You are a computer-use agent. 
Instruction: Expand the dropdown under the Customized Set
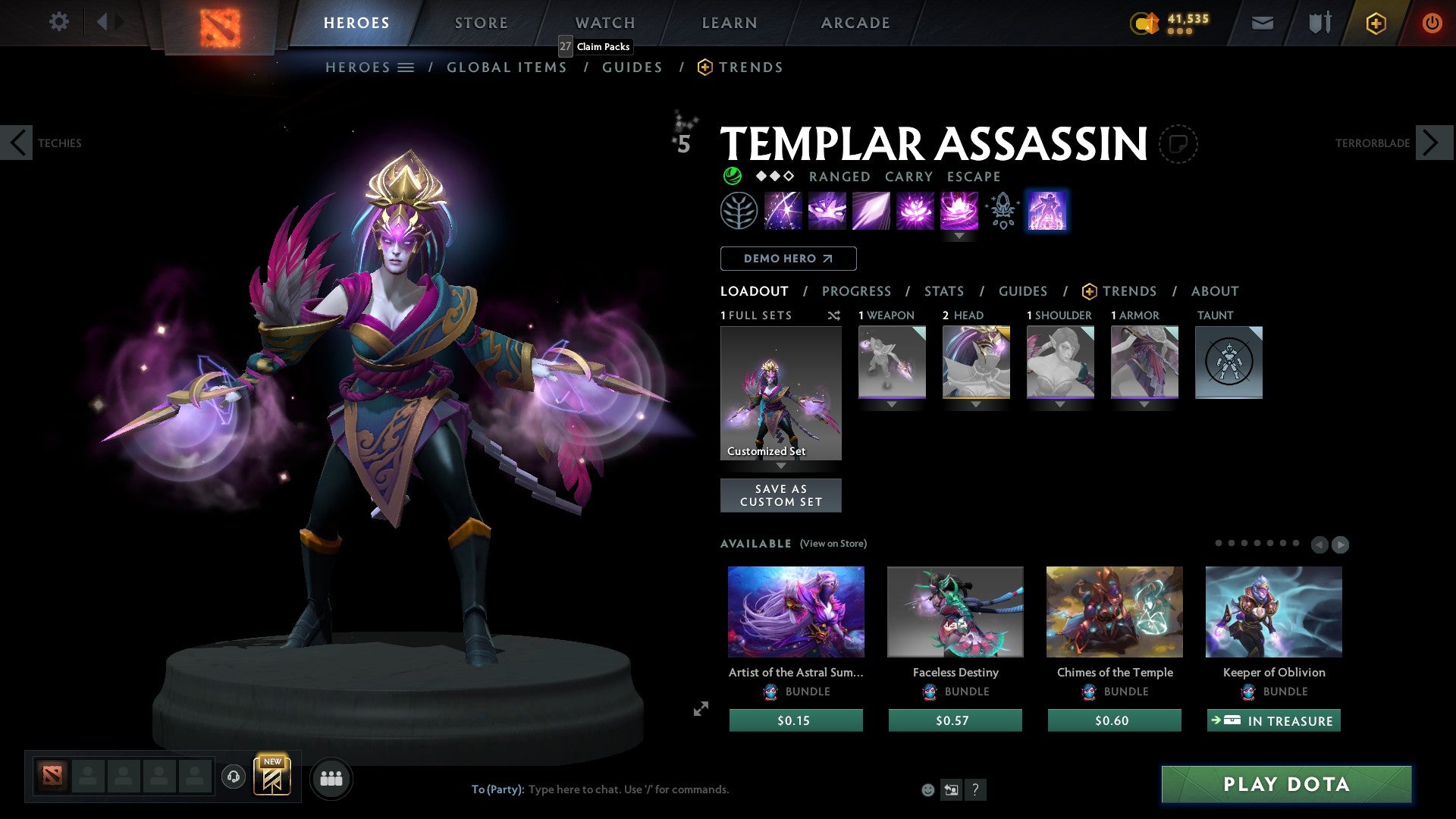781,466
